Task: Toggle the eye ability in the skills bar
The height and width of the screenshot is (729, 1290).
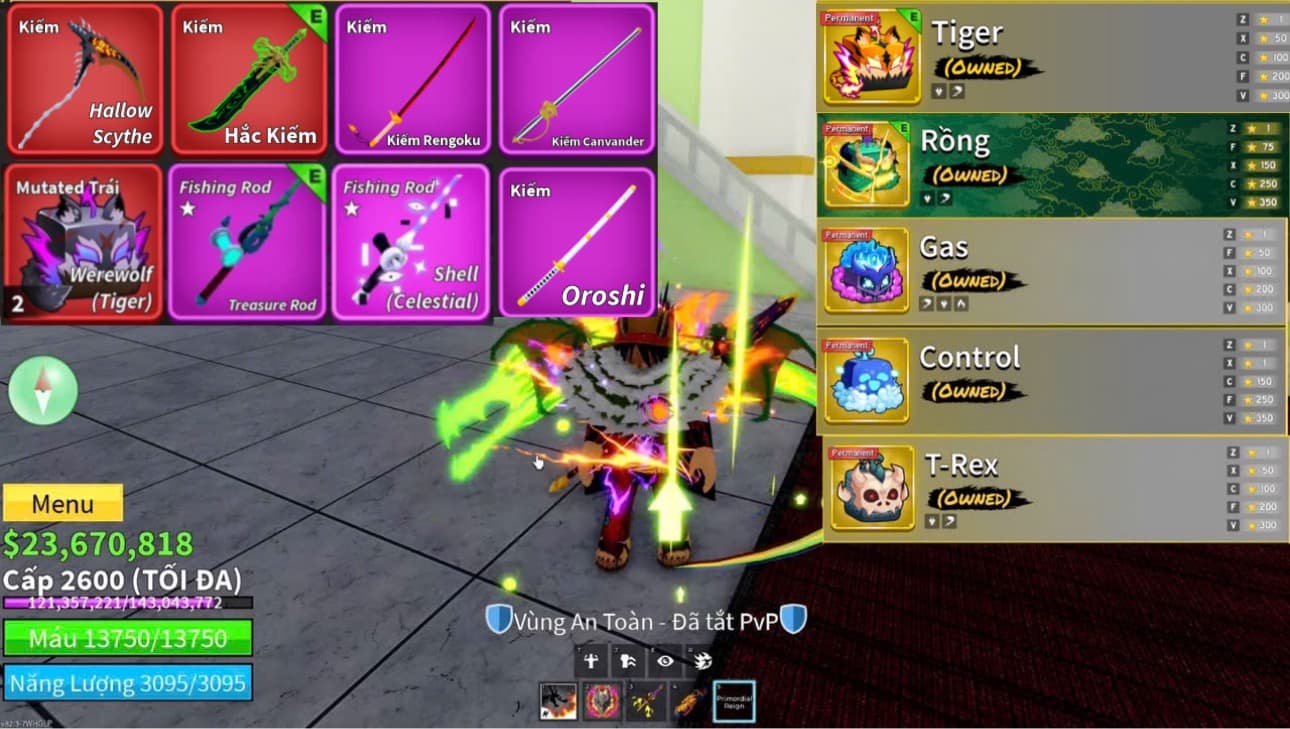Action: tap(665, 660)
